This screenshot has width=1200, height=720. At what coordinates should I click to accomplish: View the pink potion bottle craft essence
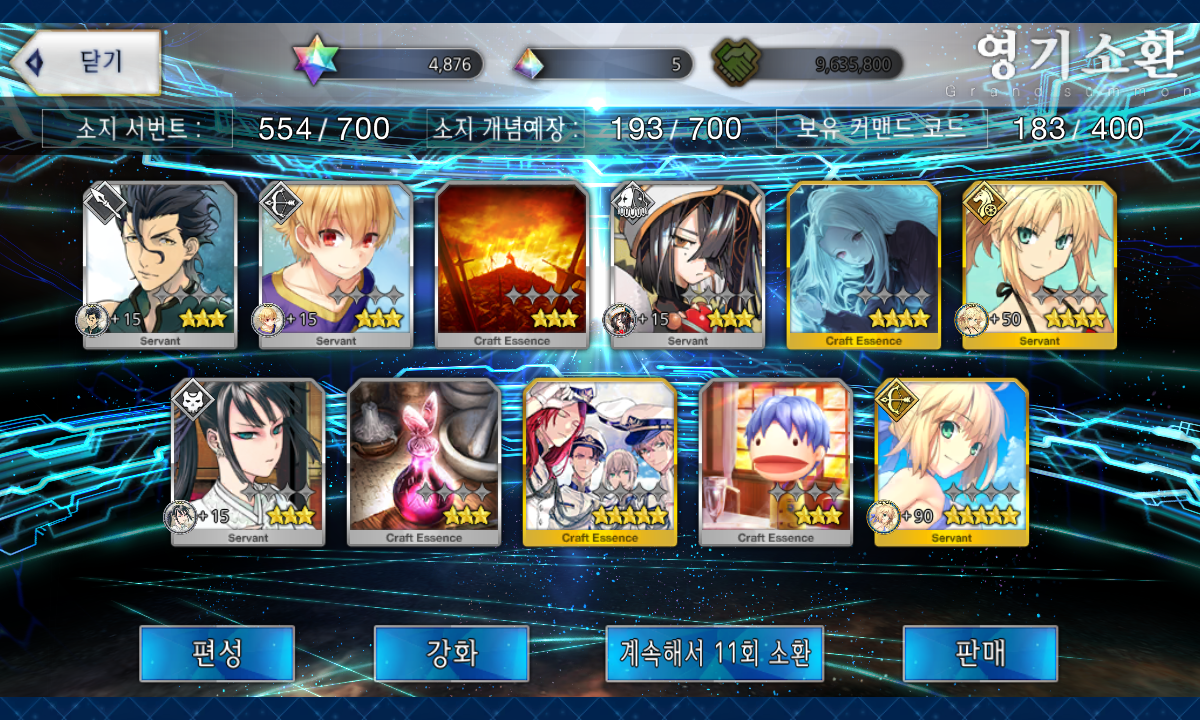pos(424,462)
